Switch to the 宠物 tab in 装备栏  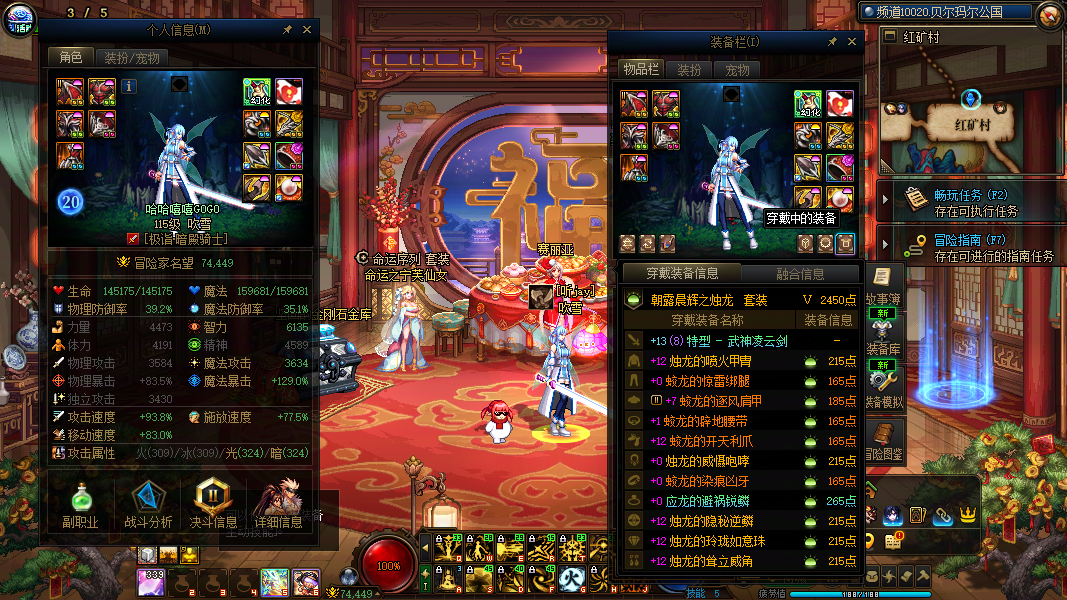click(x=738, y=70)
